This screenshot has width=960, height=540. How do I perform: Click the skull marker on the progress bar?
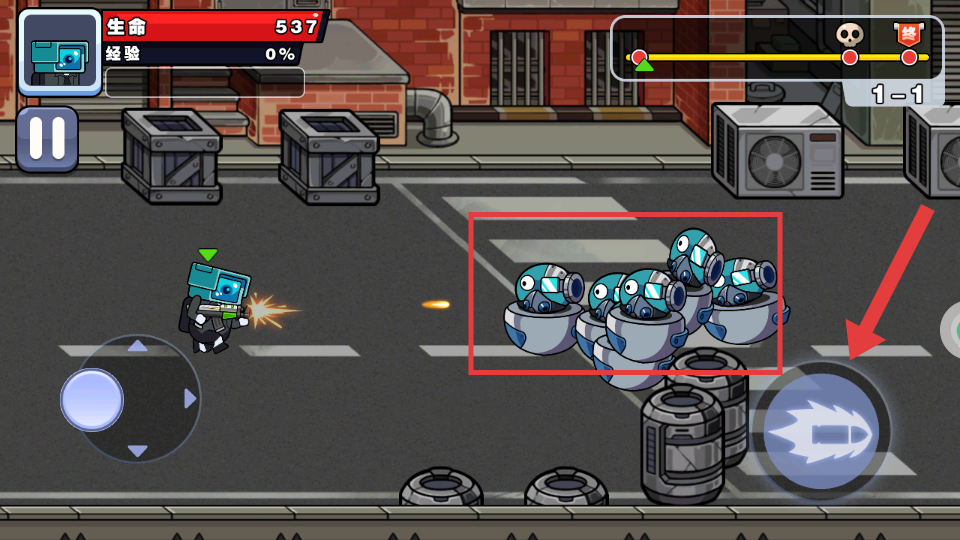click(849, 36)
